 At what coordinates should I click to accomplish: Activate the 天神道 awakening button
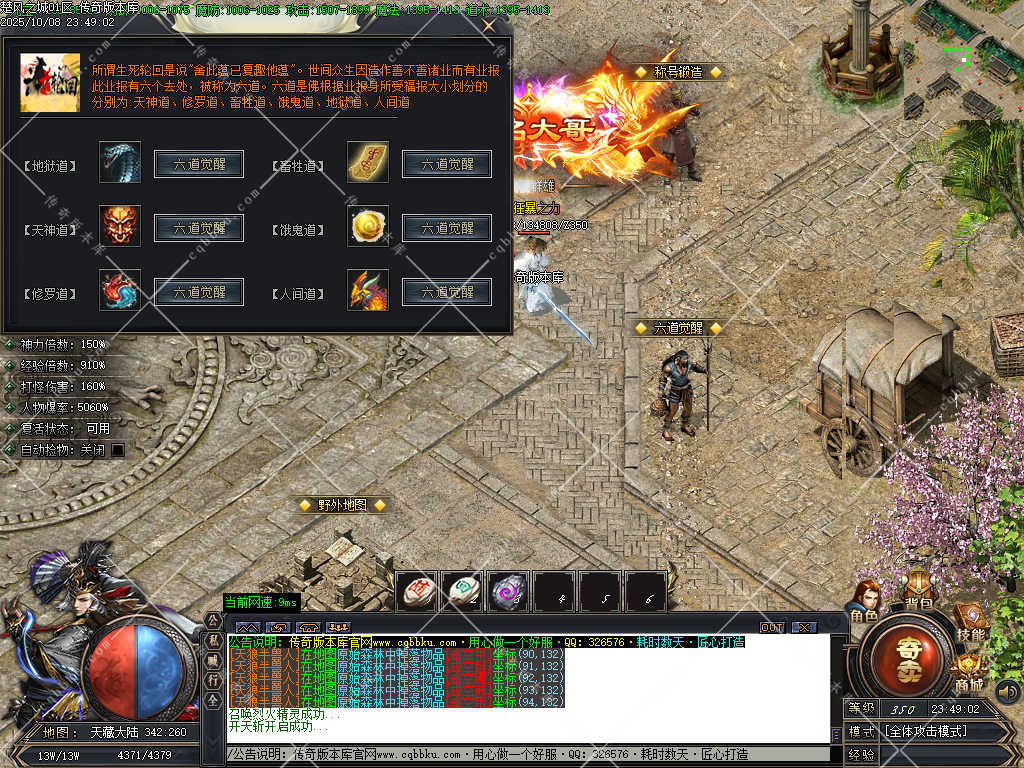199,228
